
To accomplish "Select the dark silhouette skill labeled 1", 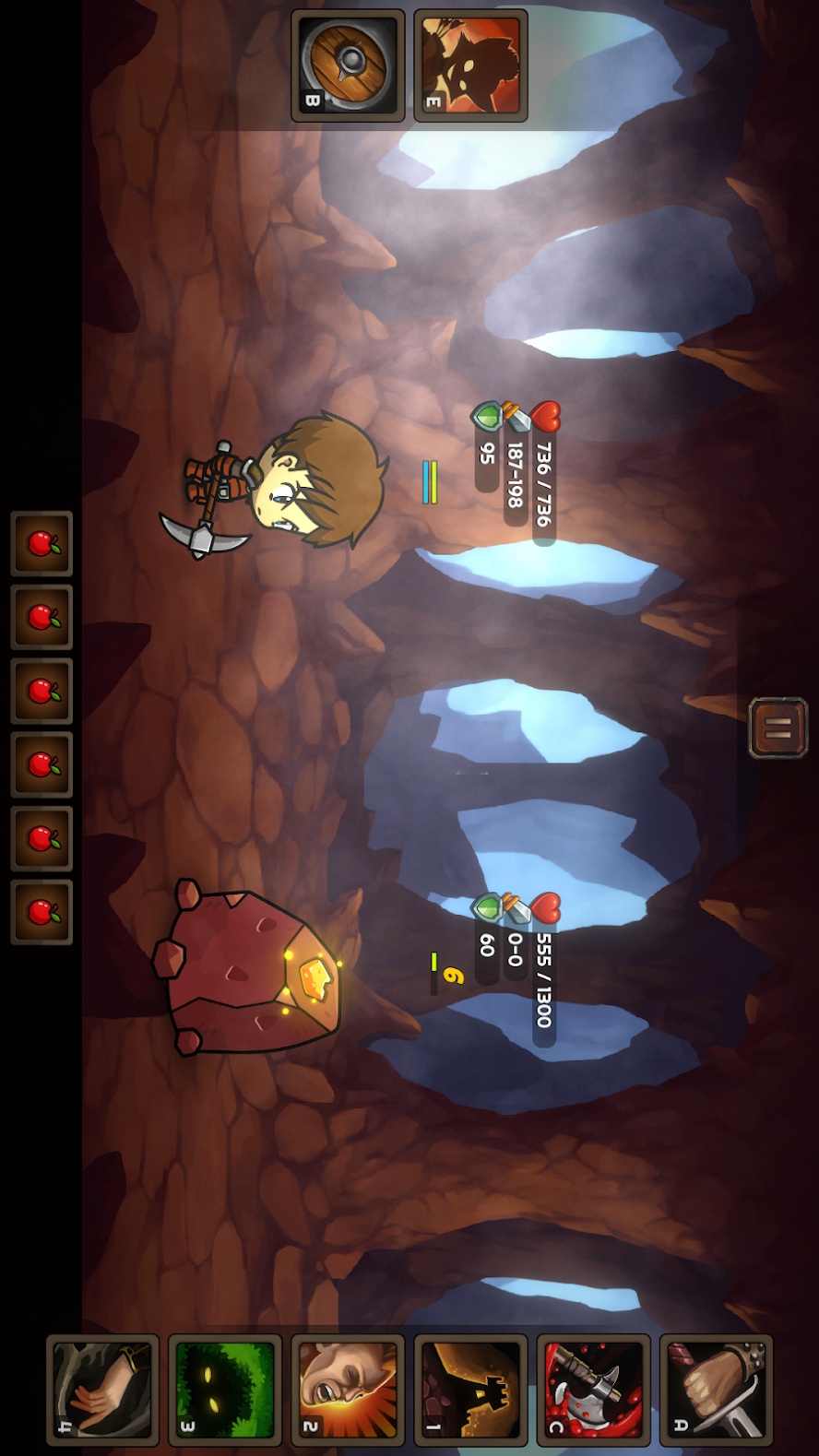I will click(x=470, y=1390).
